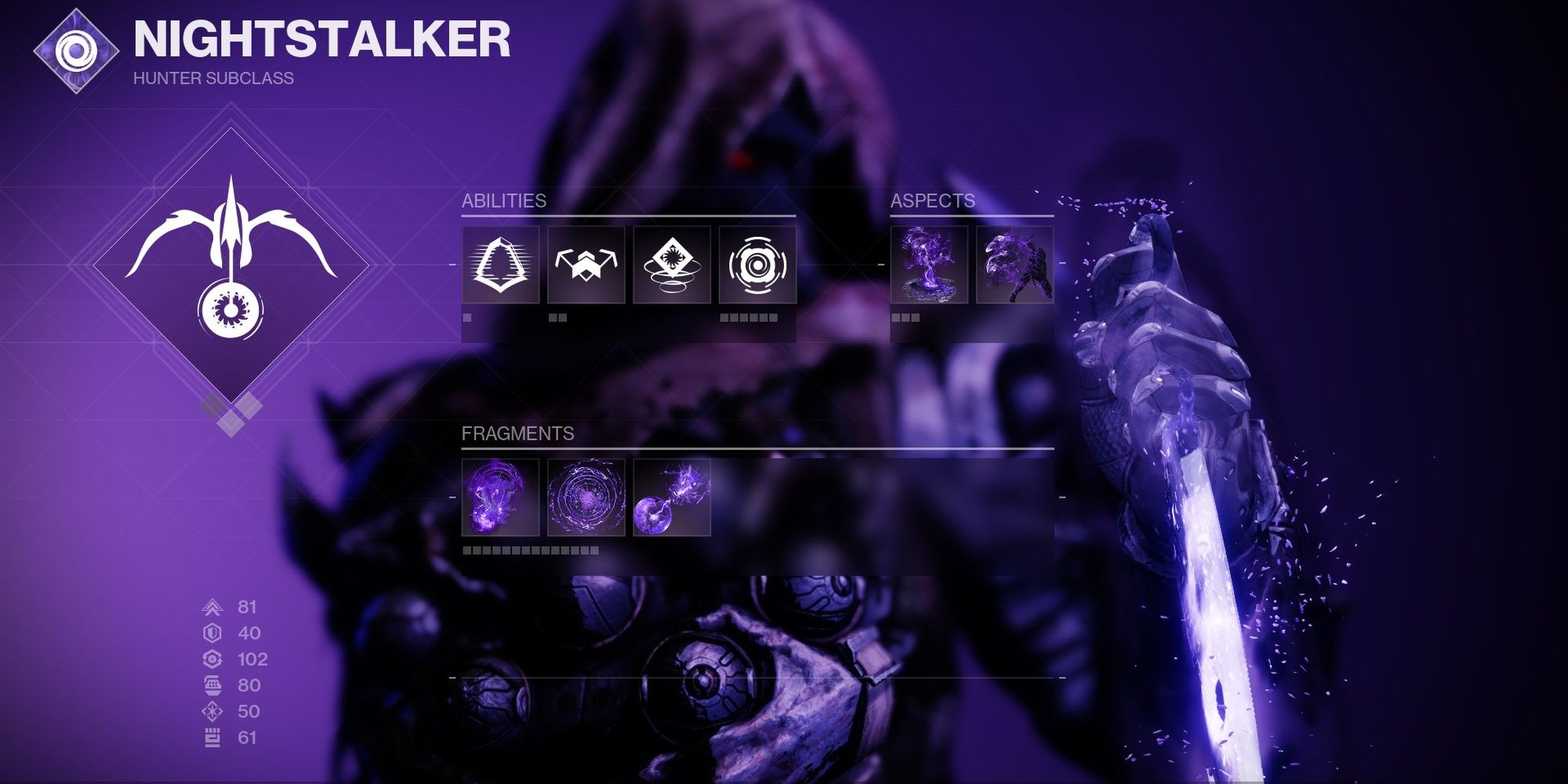Click the ASPECTS section header
The height and width of the screenshot is (784, 1568).
(x=933, y=202)
